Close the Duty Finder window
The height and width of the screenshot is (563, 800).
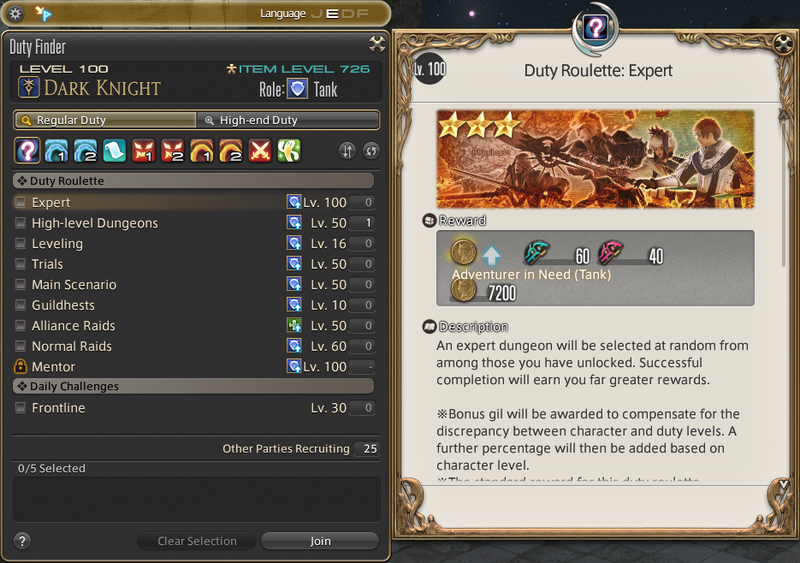point(376,43)
